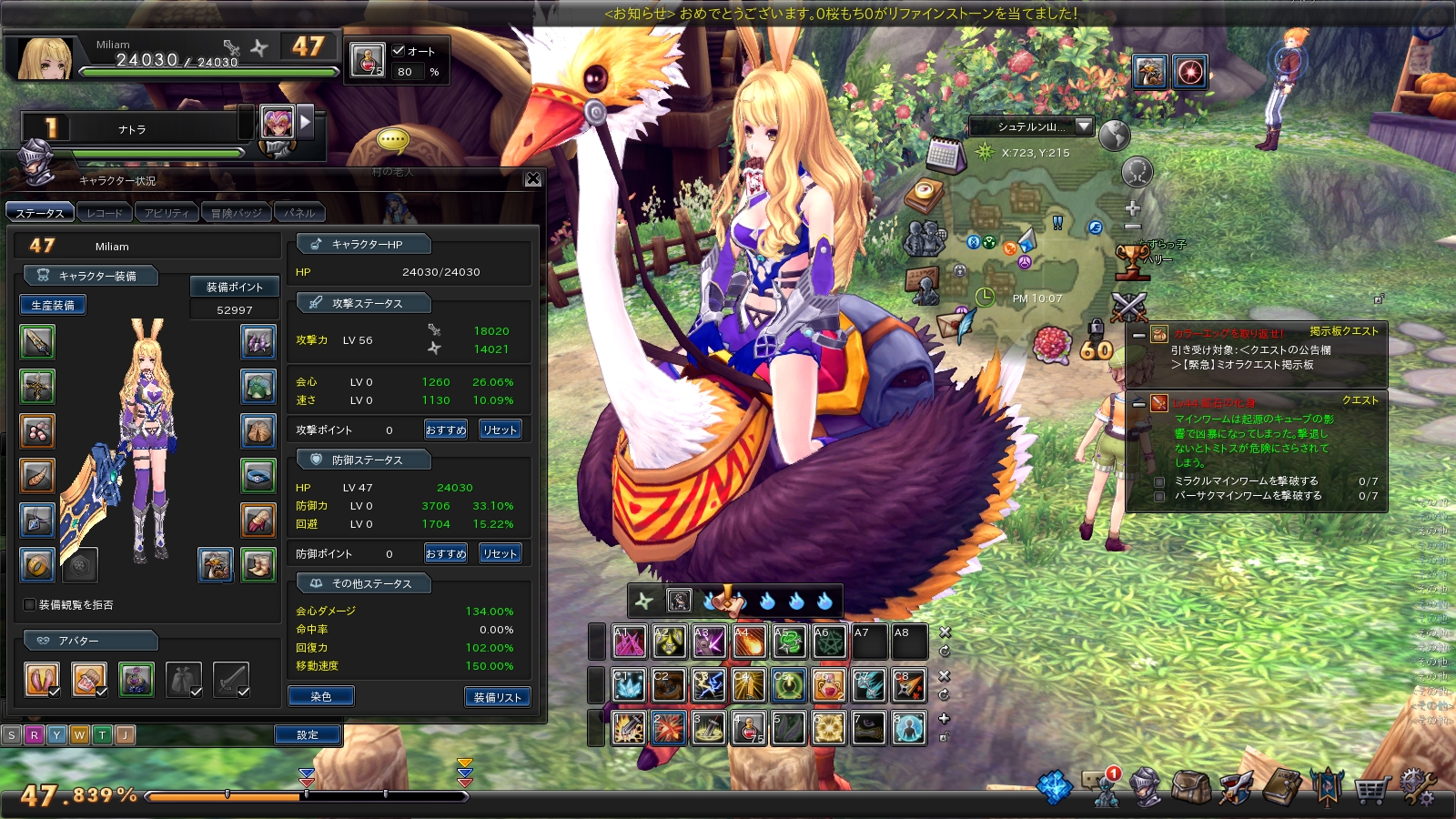
Task: Open the アビリティ tab
Action: 167,213
